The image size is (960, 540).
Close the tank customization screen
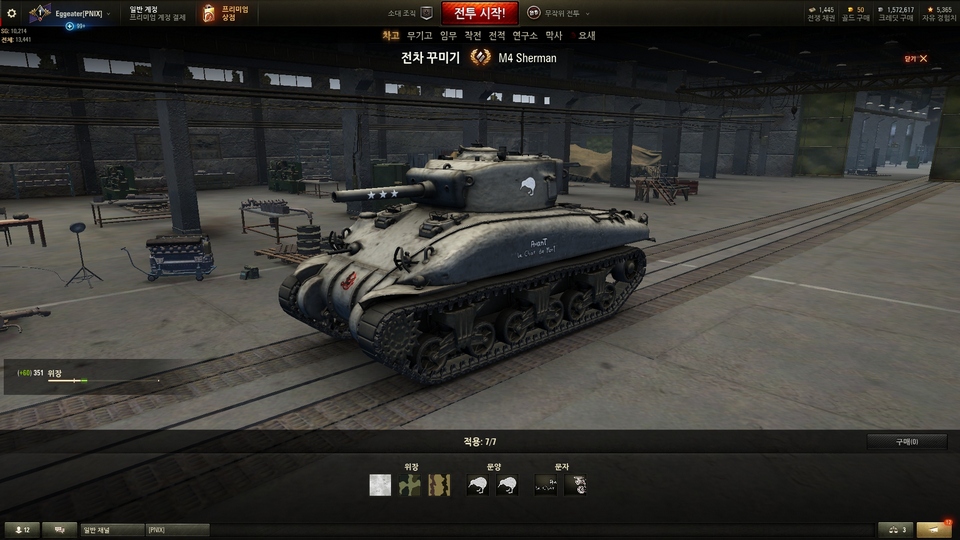[x=917, y=58]
